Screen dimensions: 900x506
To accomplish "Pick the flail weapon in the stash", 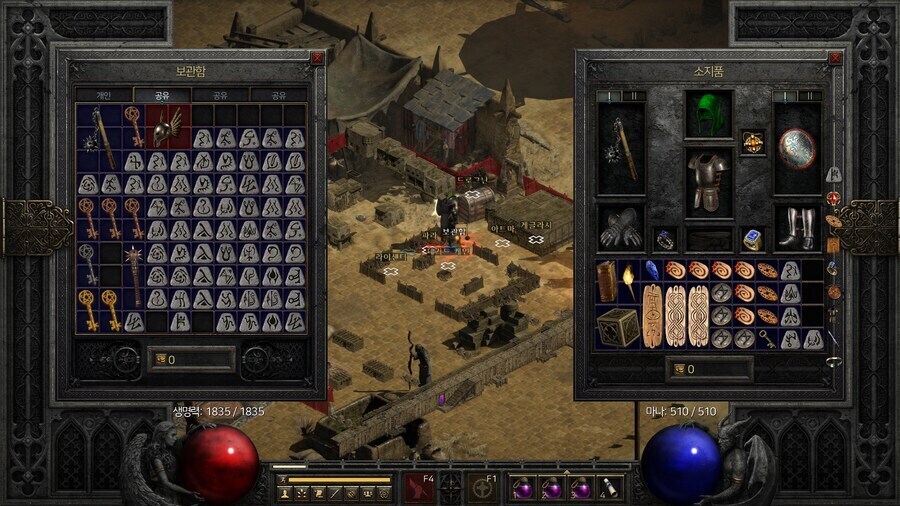I will coord(99,135).
